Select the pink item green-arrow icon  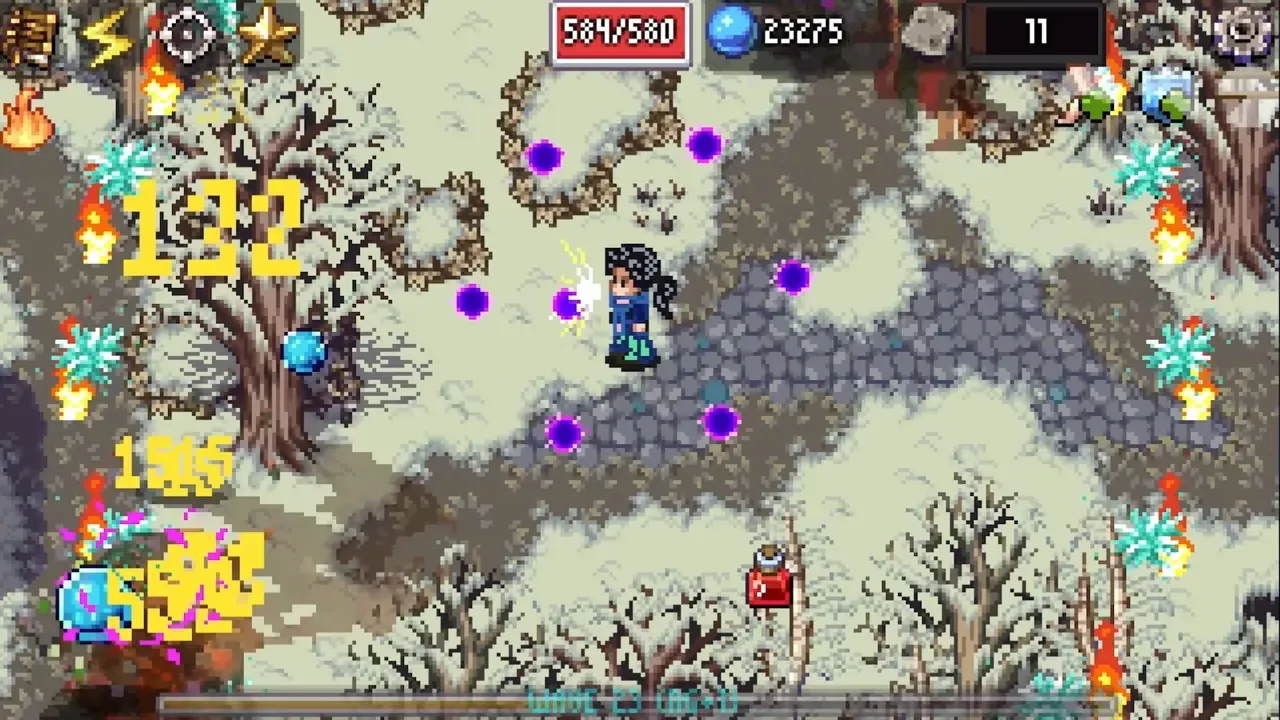[1090, 93]
